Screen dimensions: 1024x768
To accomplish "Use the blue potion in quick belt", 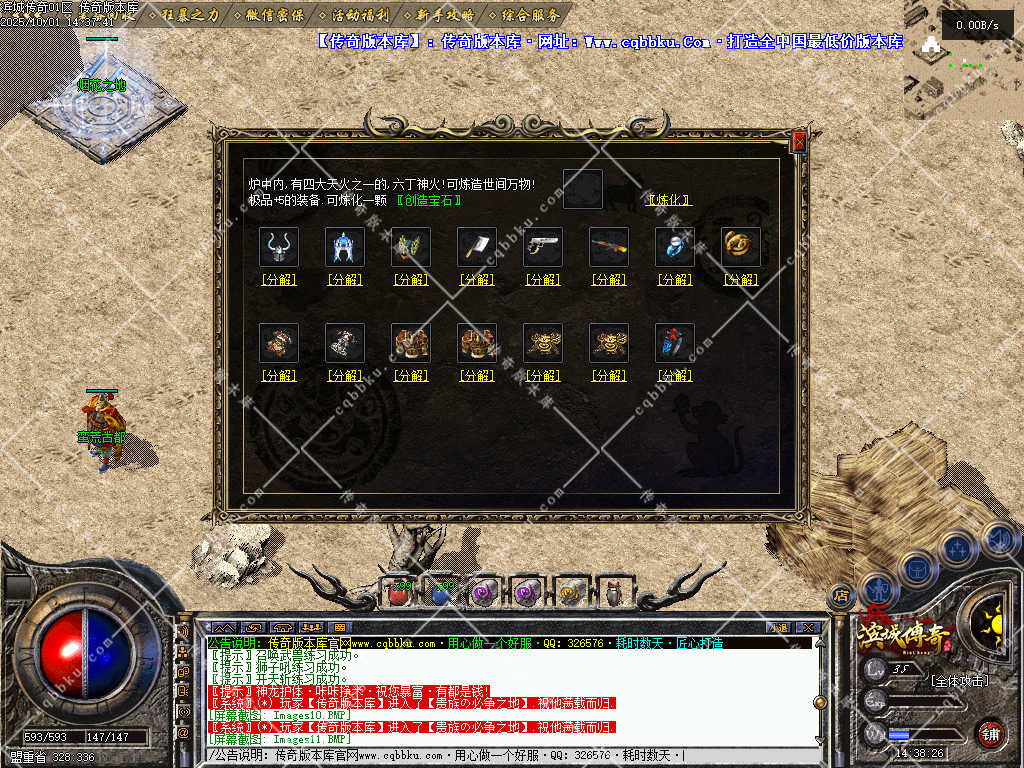I will [441, 593].
